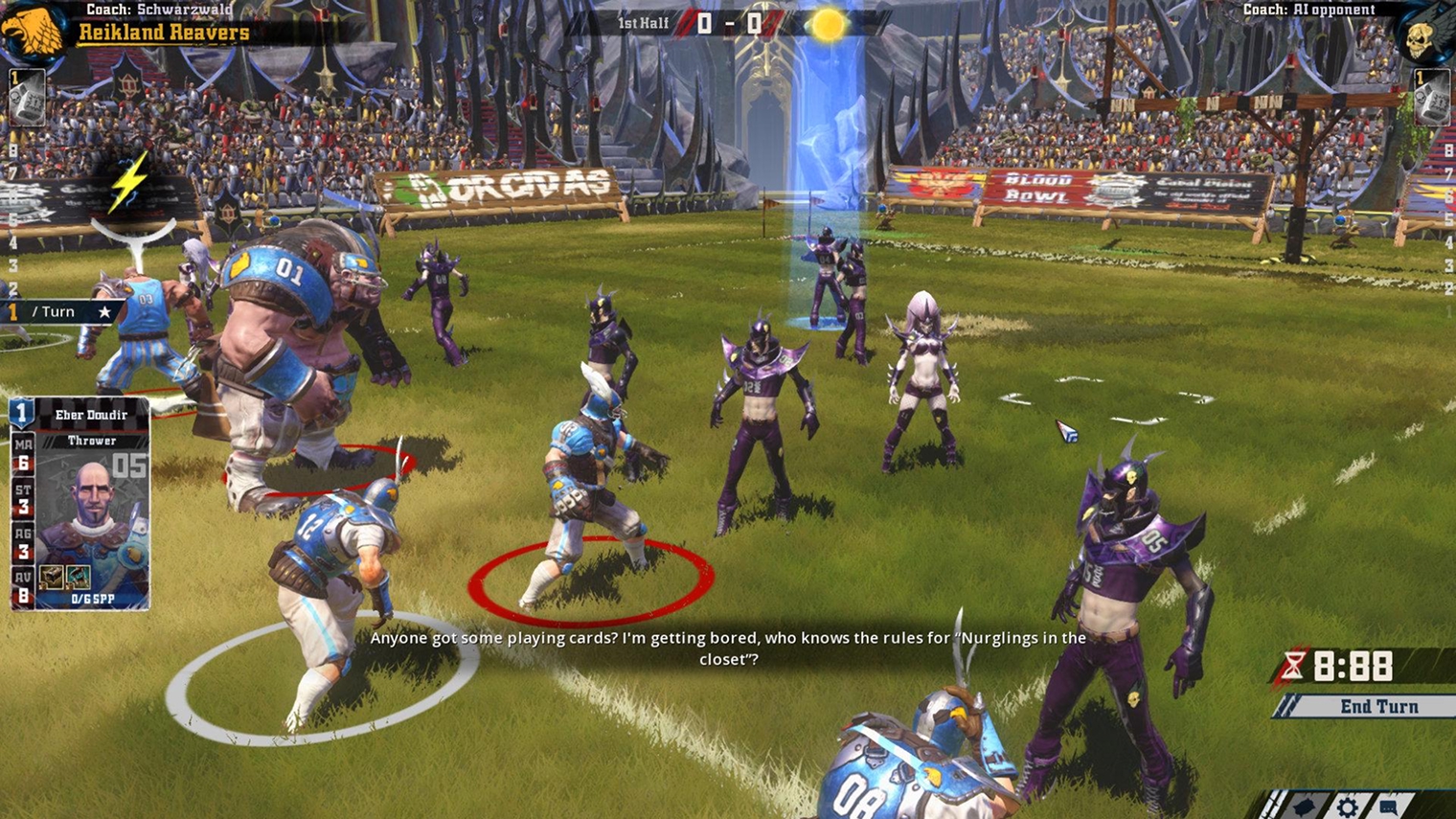Image resolution: width=1456 pixels, height=819 pixels.
Task: Open Eber Doudir's Thrower player card
Action: pyautogui.click(x=80, y=504)
